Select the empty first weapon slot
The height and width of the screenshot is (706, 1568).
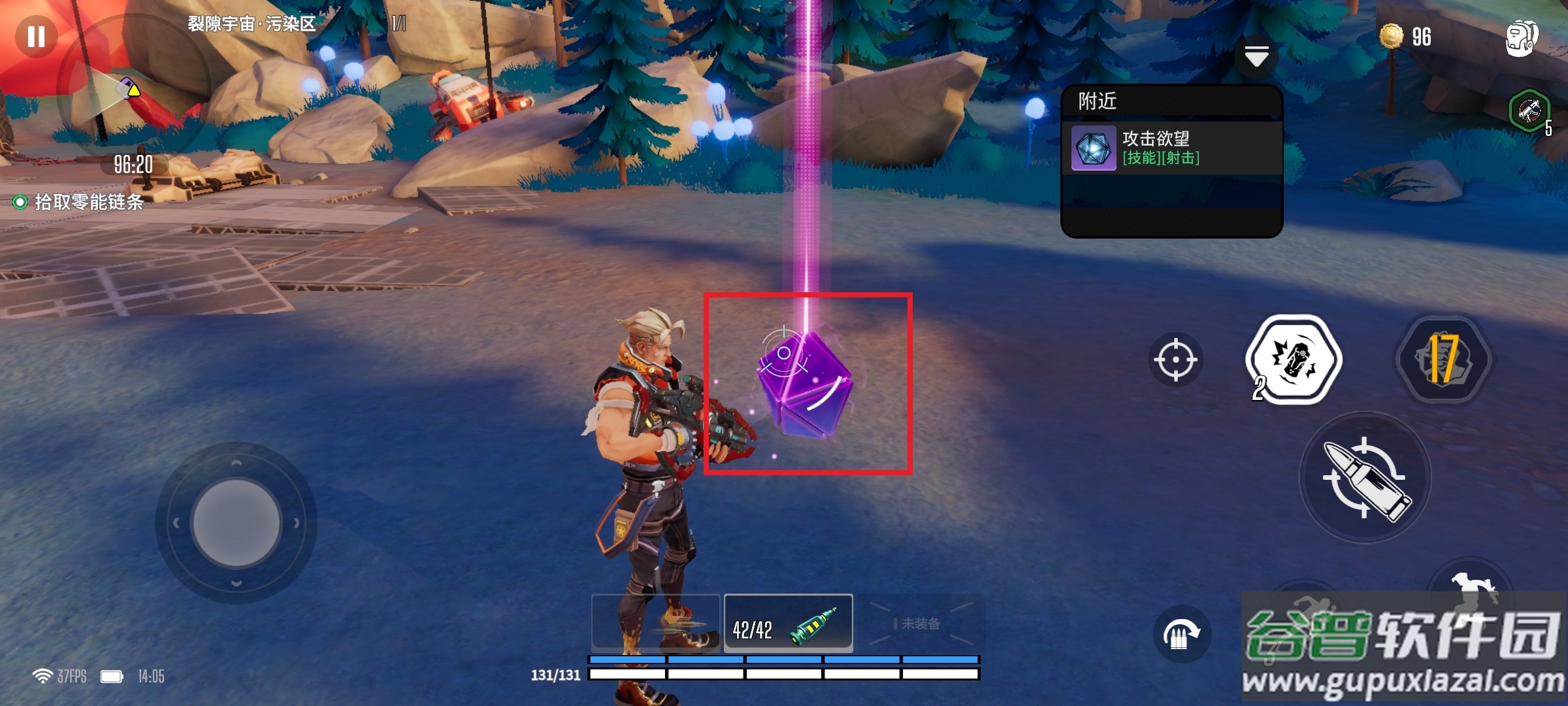coord(655,624)
